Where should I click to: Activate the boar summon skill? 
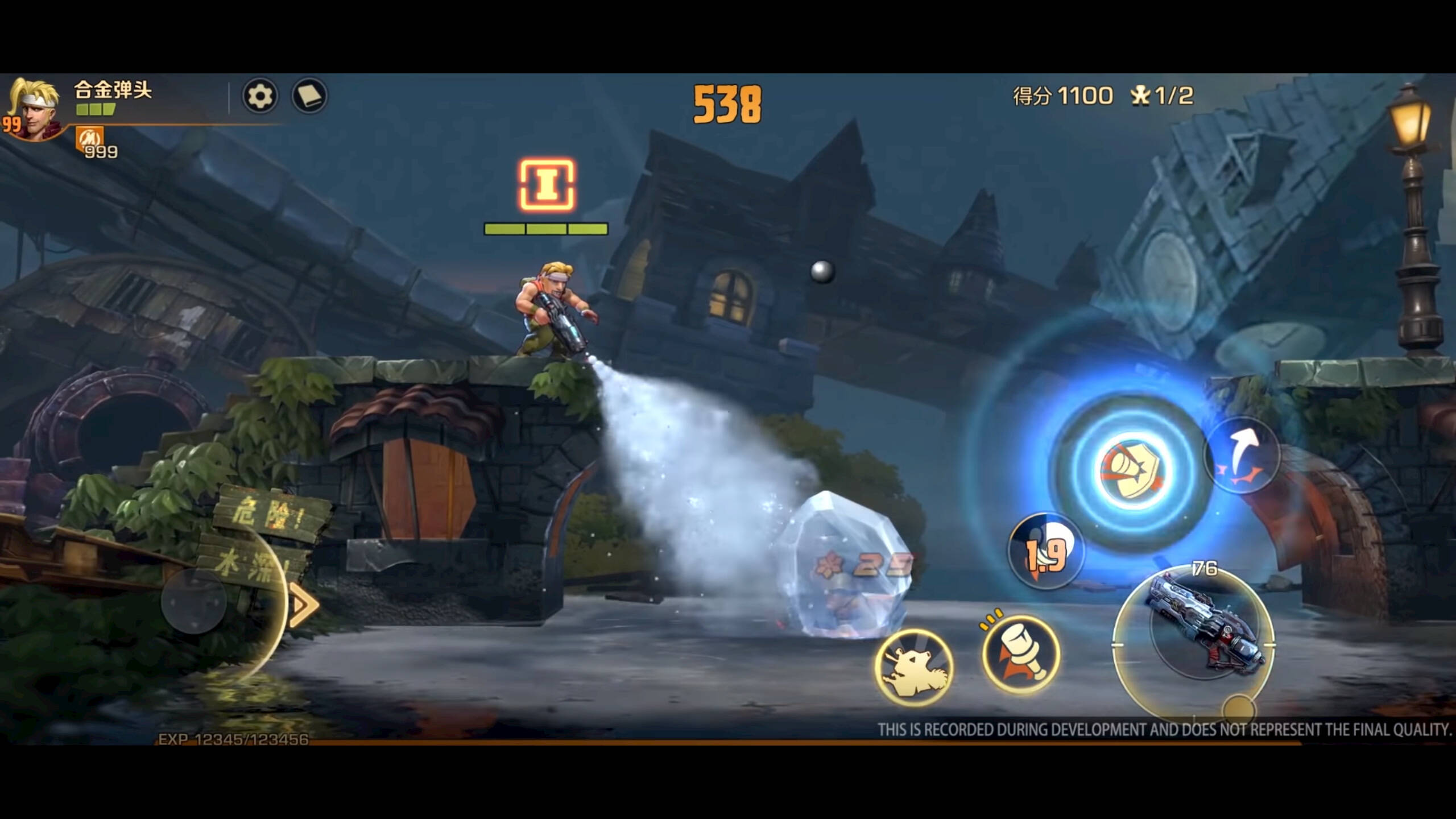tap(914, 667)
